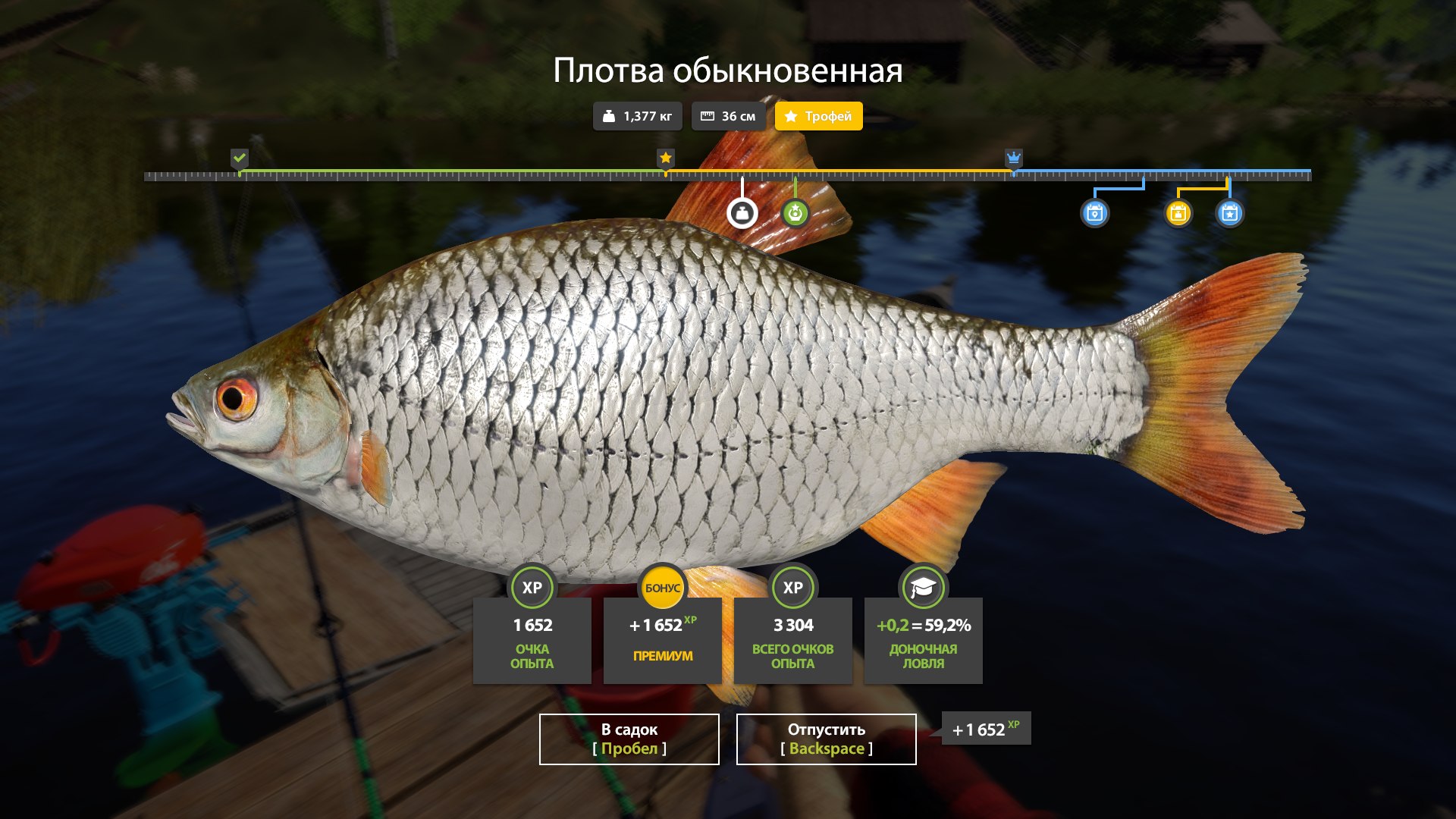Release the fish with Отпустить

click(826, 739)
